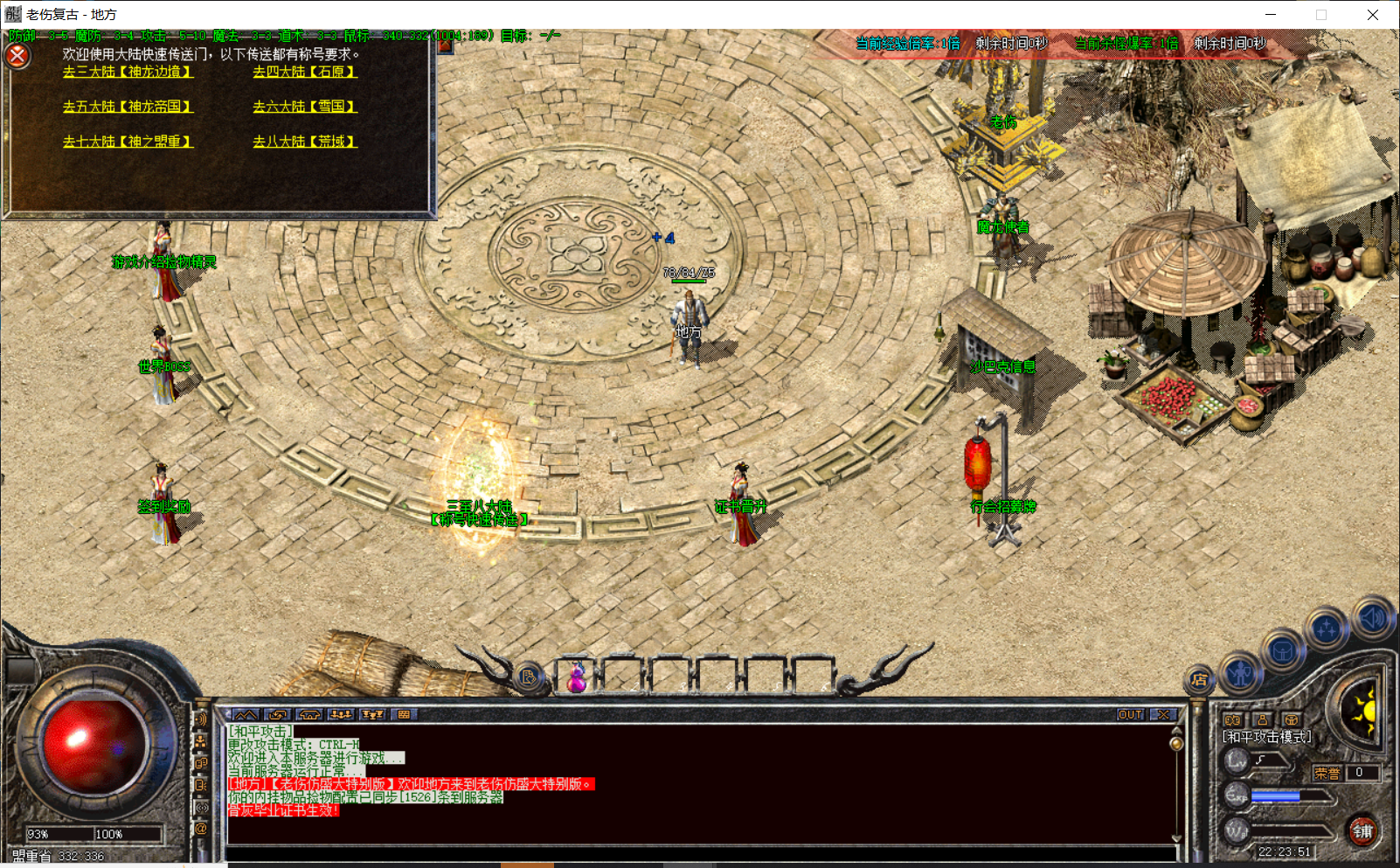Click the red 铺 shop button bottom right
The width and height of the screenshot is (1400, 868).
pos(1363,830)
